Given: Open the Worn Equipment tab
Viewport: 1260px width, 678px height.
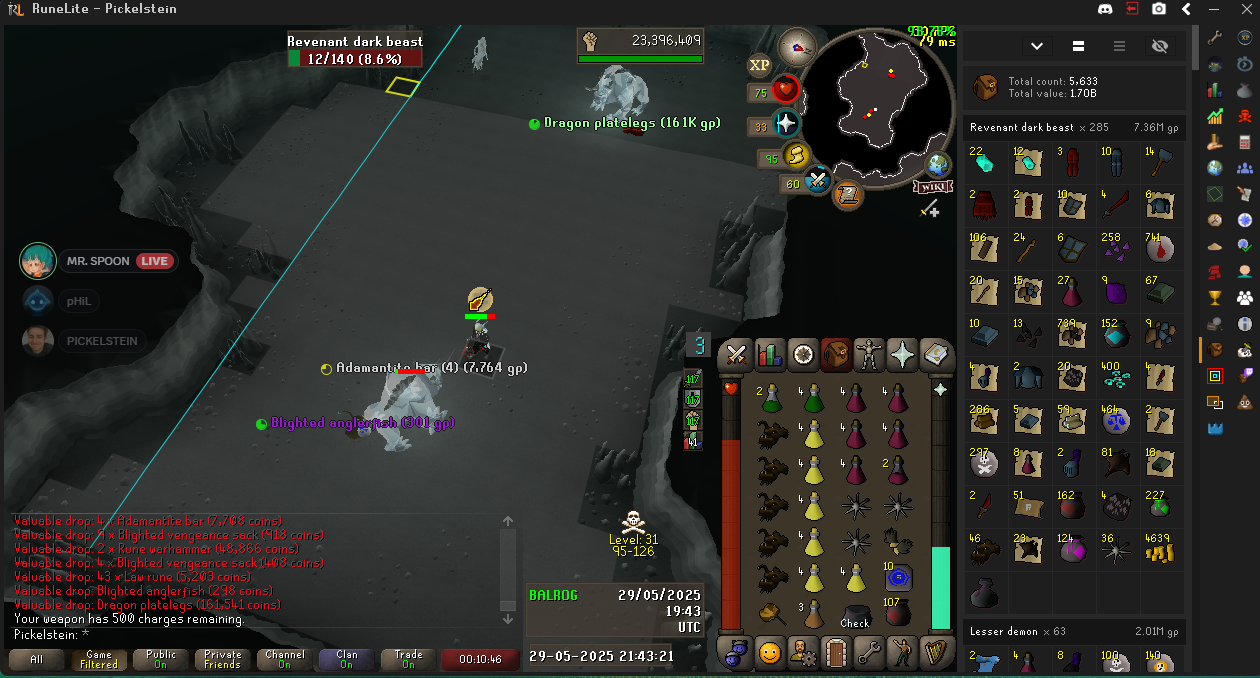Looking at the screenshot, I should [870, 354].
